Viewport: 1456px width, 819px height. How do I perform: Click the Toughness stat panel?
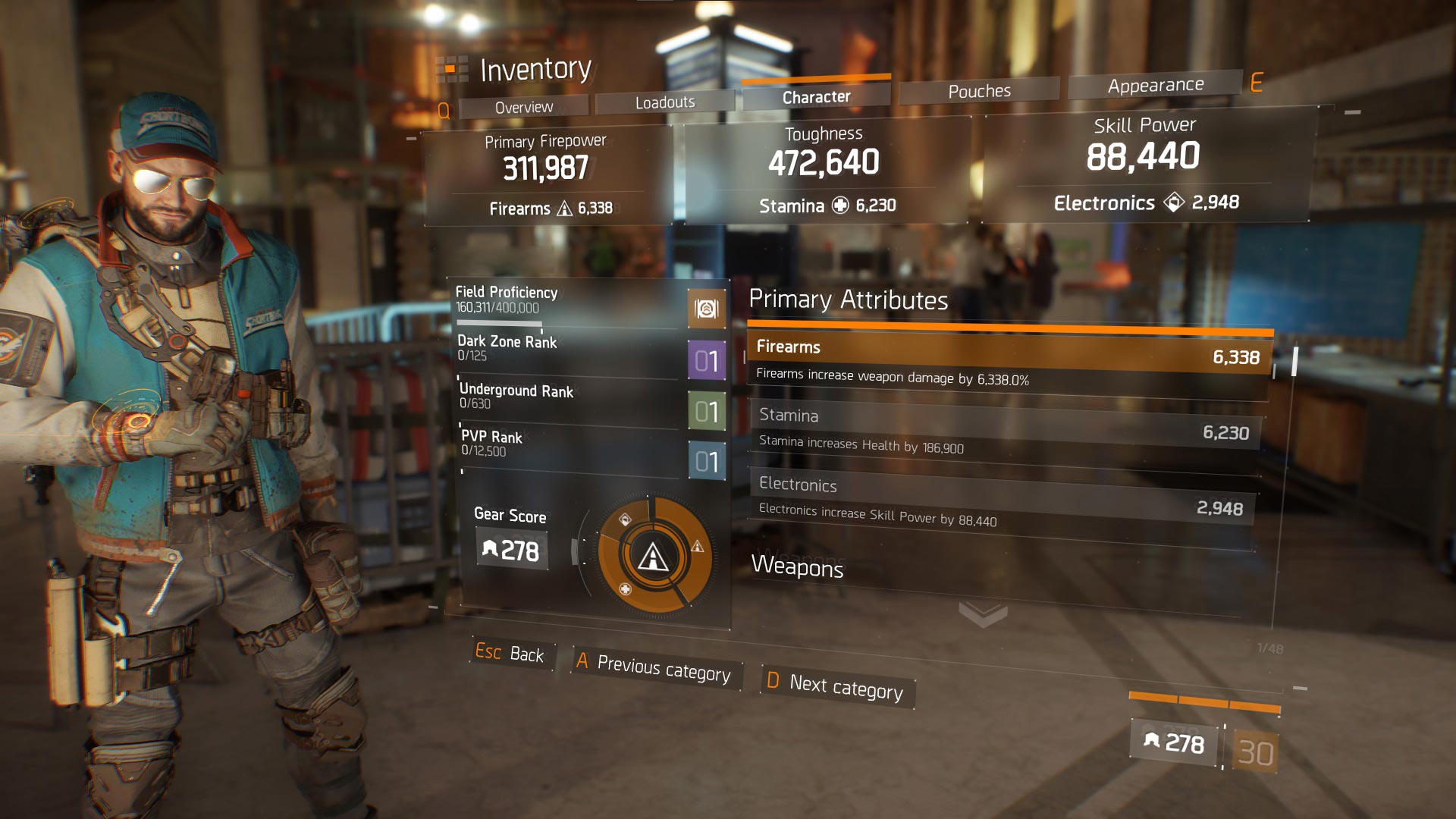[825, 170]
